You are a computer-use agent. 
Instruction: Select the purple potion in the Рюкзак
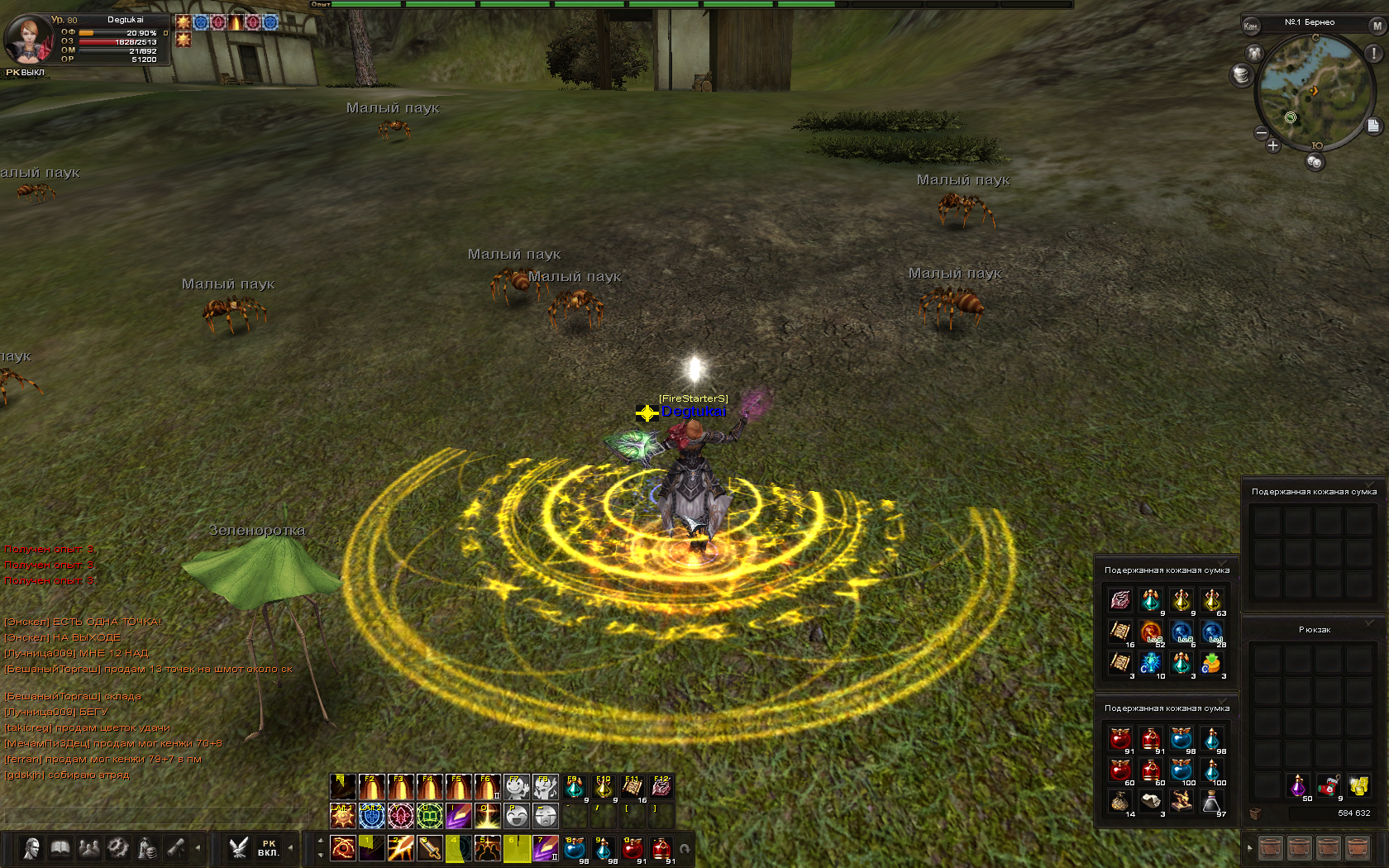(x=1298, y=785)
